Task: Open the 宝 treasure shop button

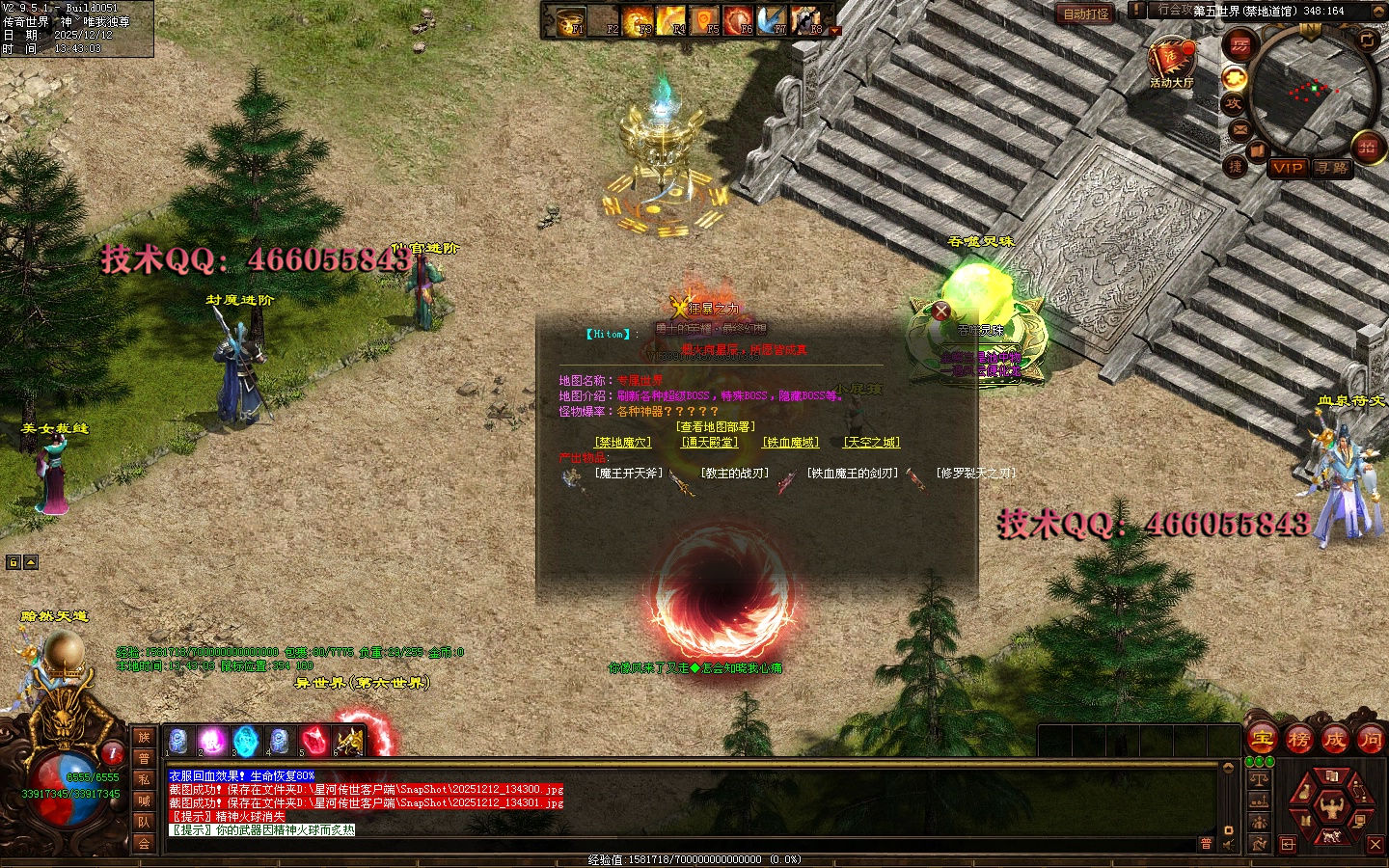Action: coord(1263,740)
